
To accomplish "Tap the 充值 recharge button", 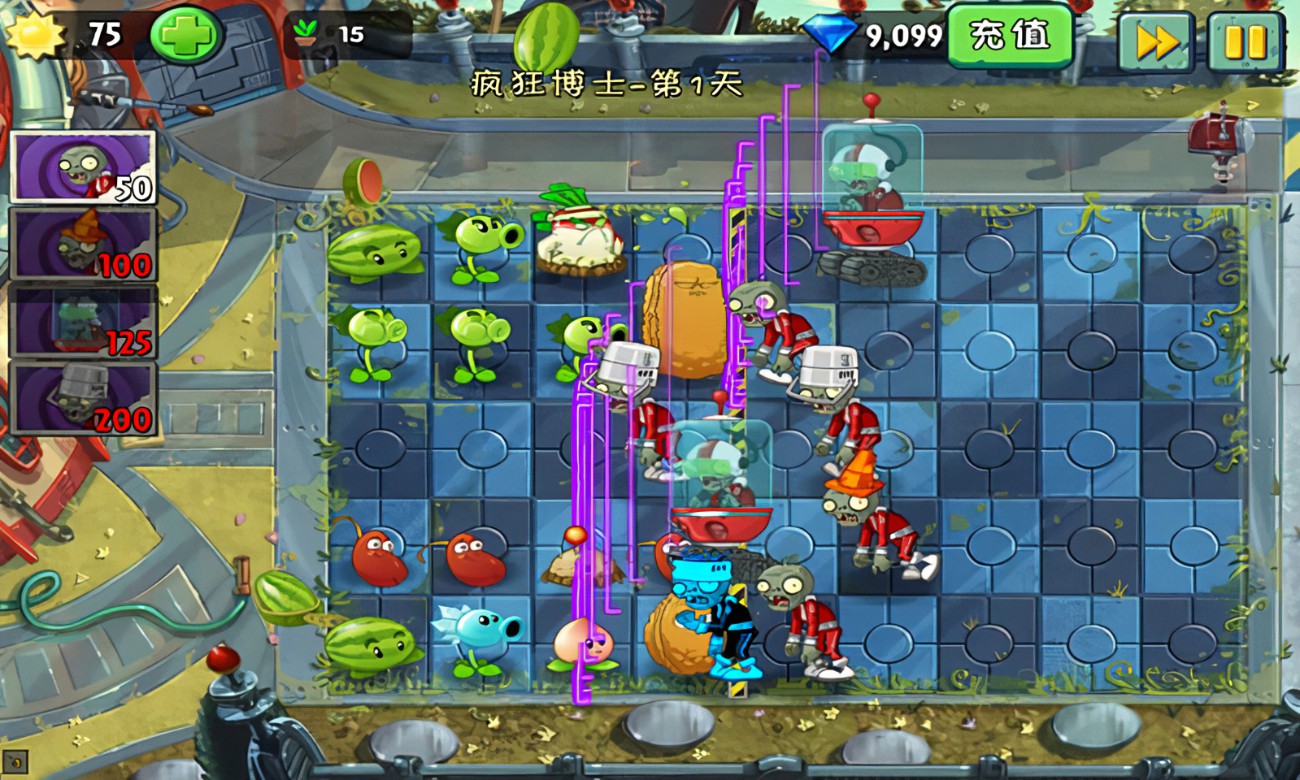I will point(1010,36).
